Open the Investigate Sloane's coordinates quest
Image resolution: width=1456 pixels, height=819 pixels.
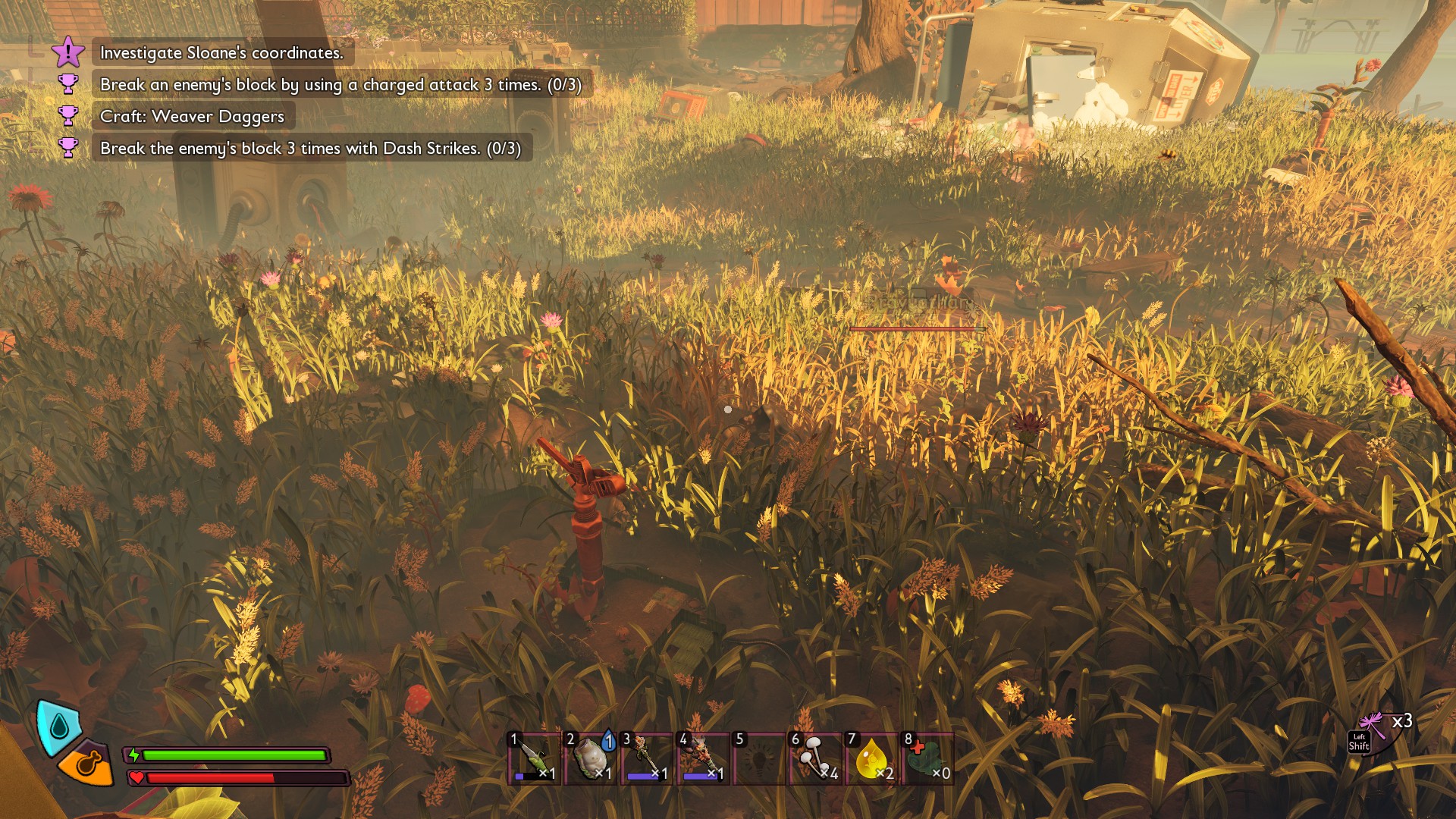[x=221, y=52]
